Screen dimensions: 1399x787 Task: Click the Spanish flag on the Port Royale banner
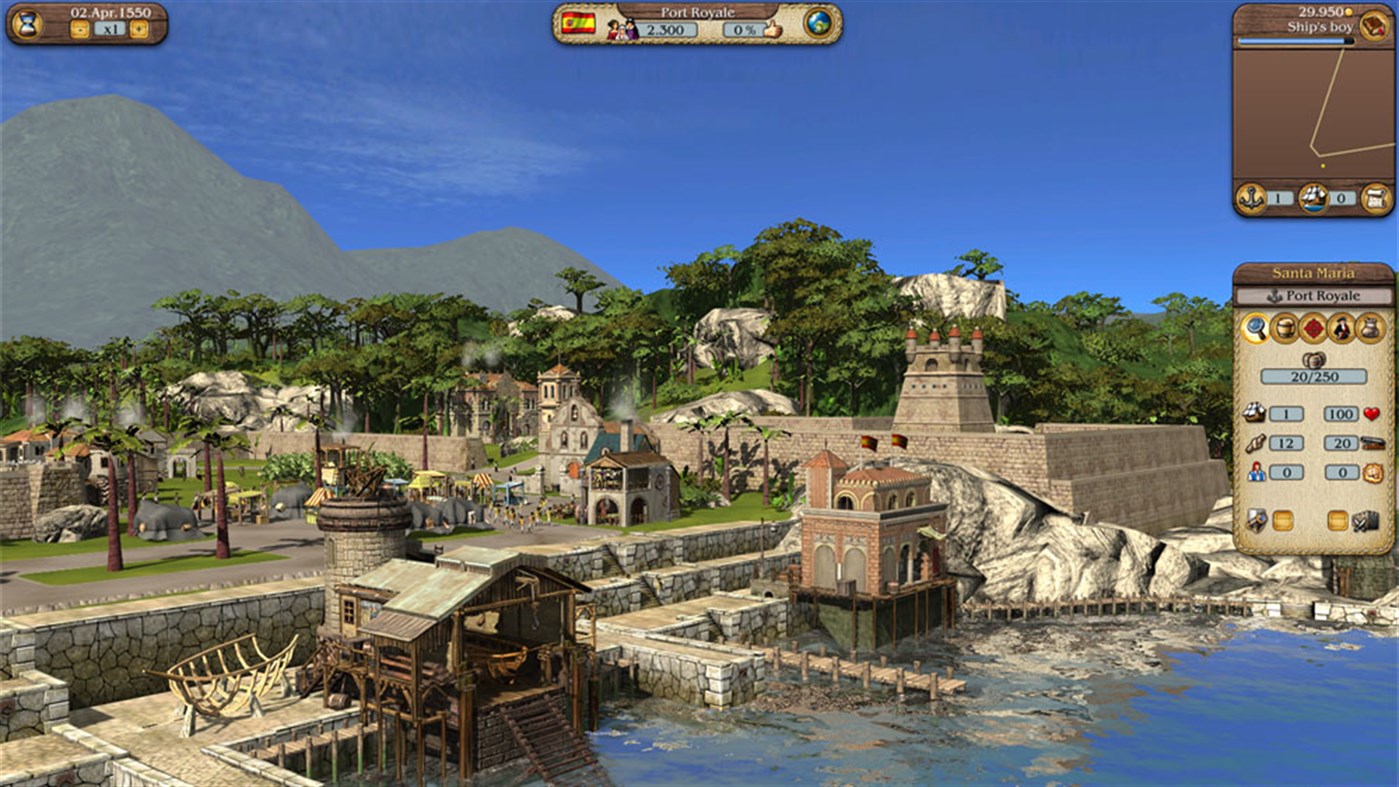(577, 25)
